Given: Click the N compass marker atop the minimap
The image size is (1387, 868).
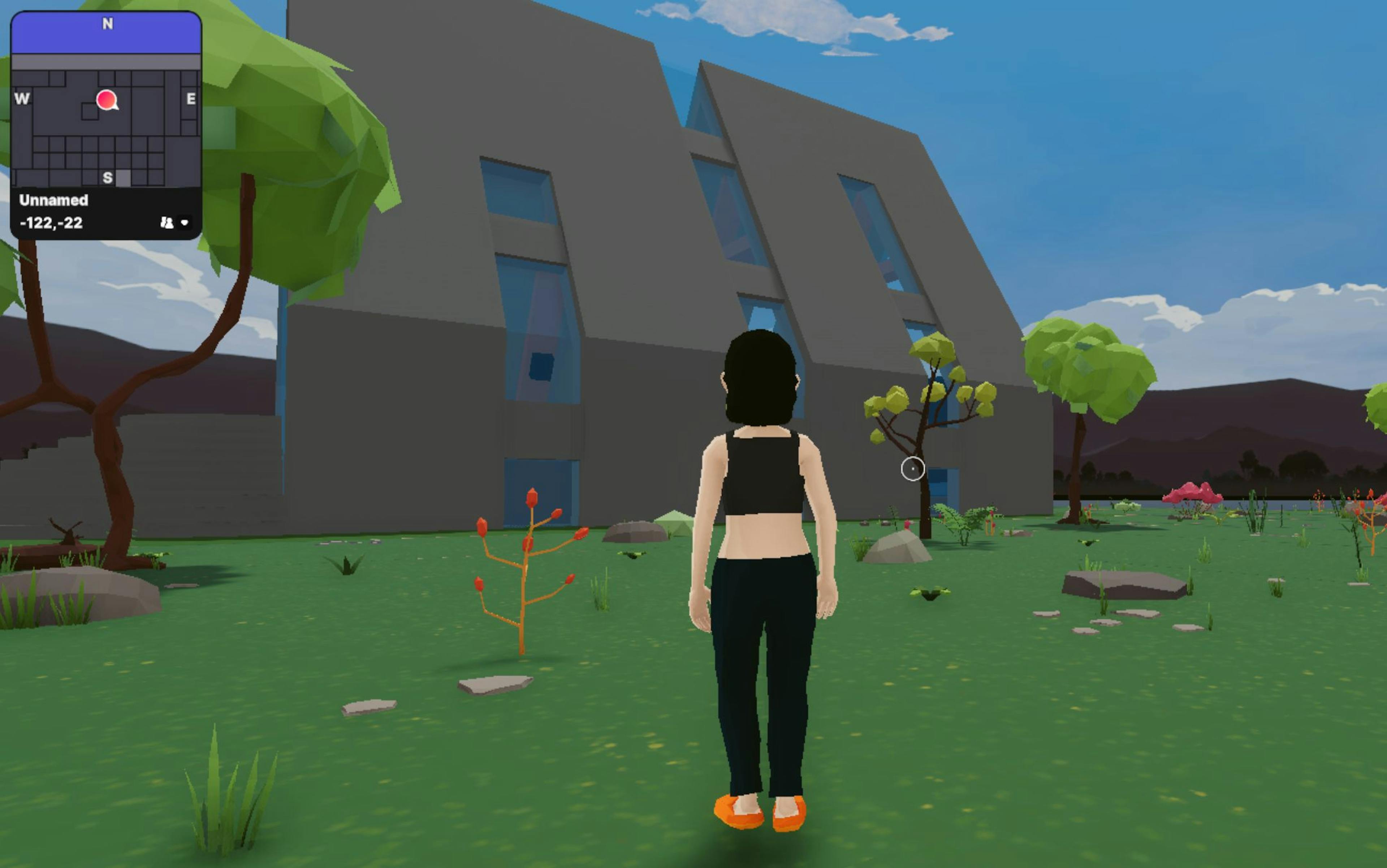Looking at the screenshot, I should pyautogui.click(x=108, y=23).
